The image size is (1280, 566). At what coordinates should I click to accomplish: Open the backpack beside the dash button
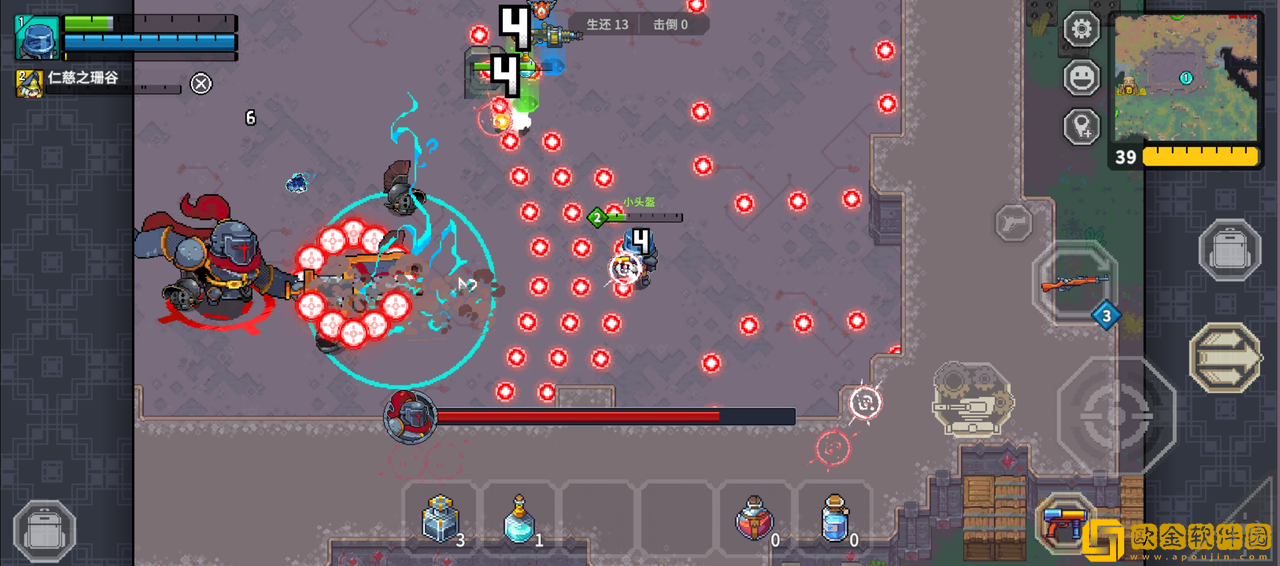tap(1229, 249)
